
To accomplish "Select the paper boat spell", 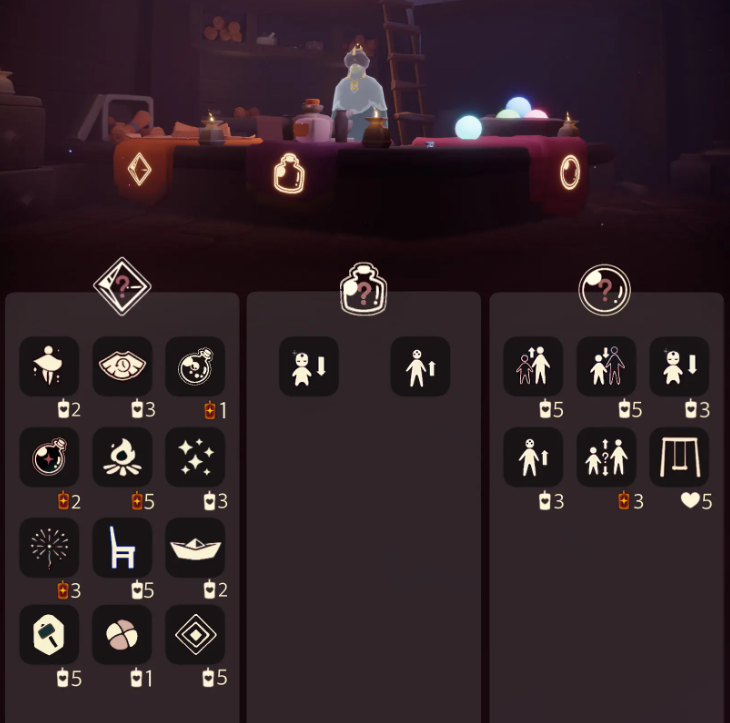I will [195, 547].
